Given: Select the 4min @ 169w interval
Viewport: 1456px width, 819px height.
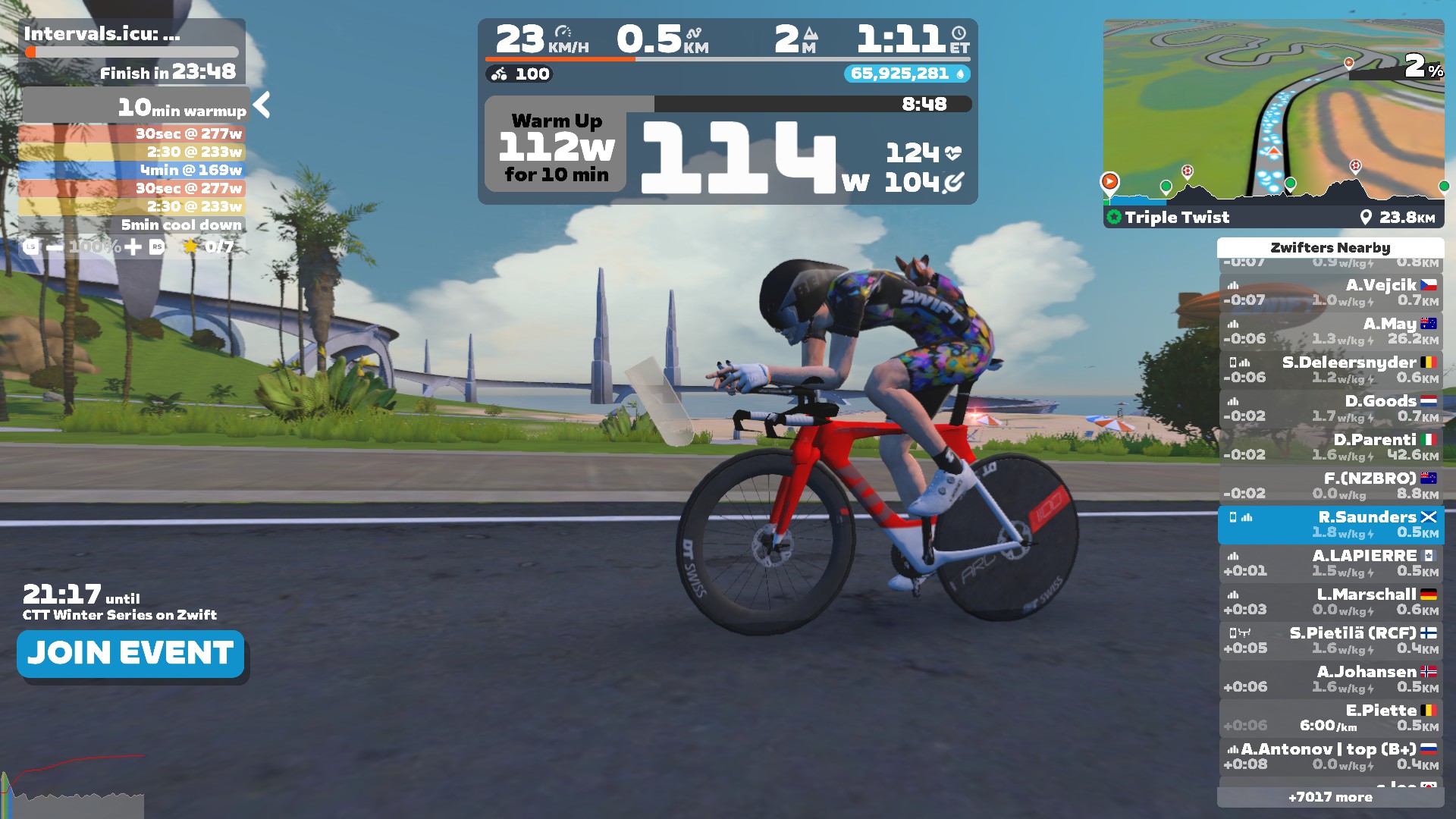Looking at the screenshot, I should click(x=133, y=171).
